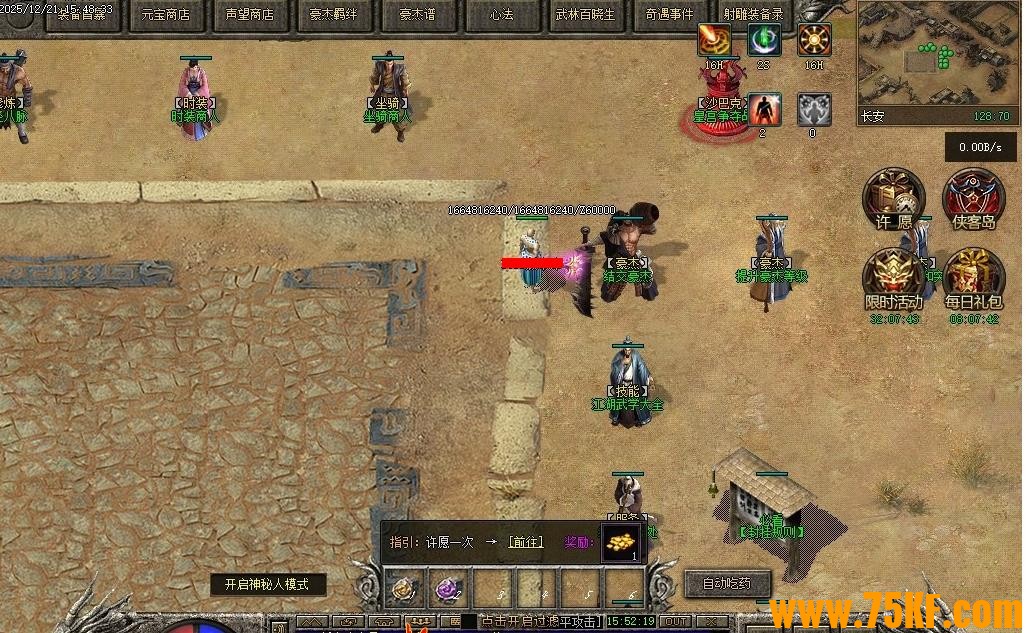Screen dimensions: 1027x633
Task: Select the 豪杰羁绊 menu entry
Action: pos(334,15)
